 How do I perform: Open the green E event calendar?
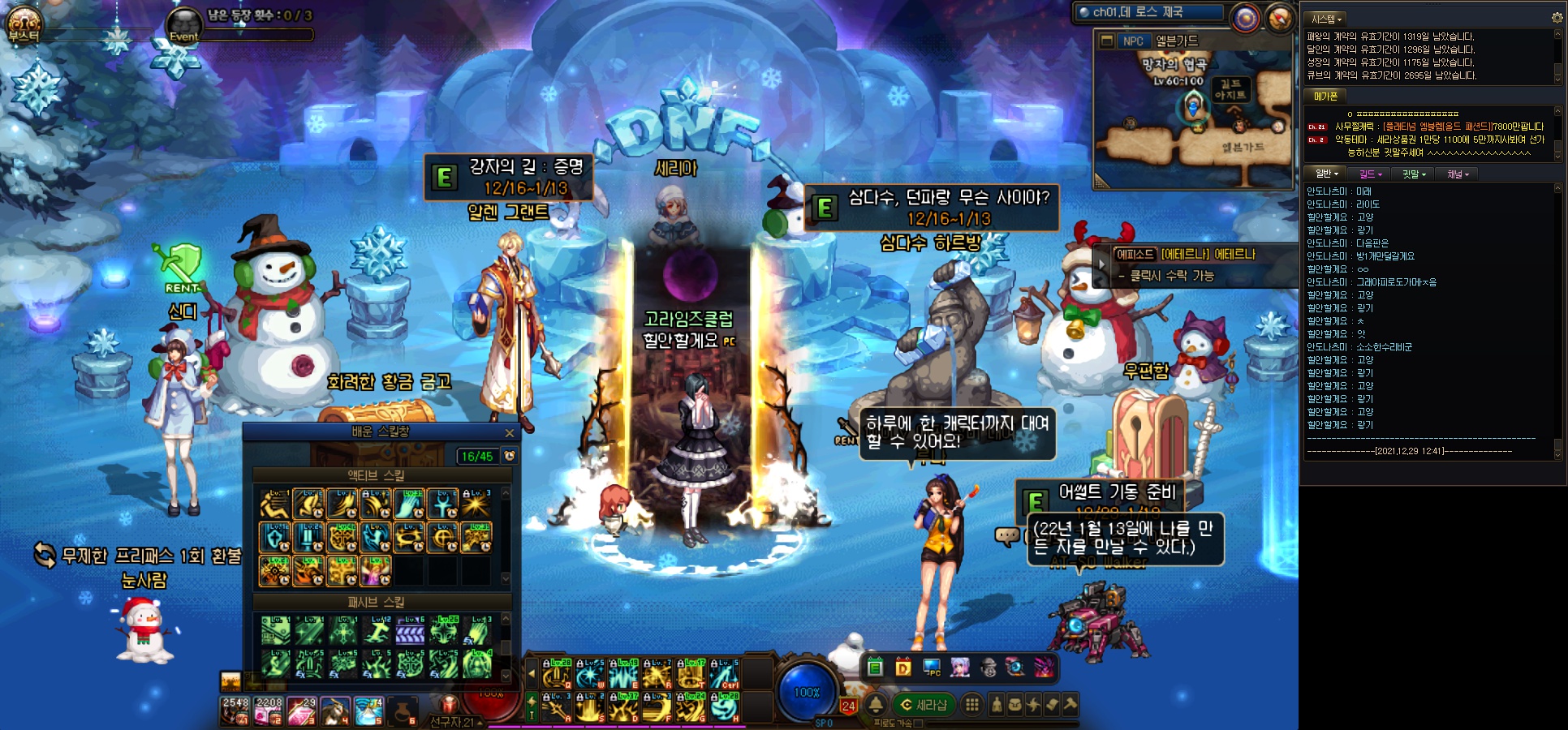[x=875, y=668]
